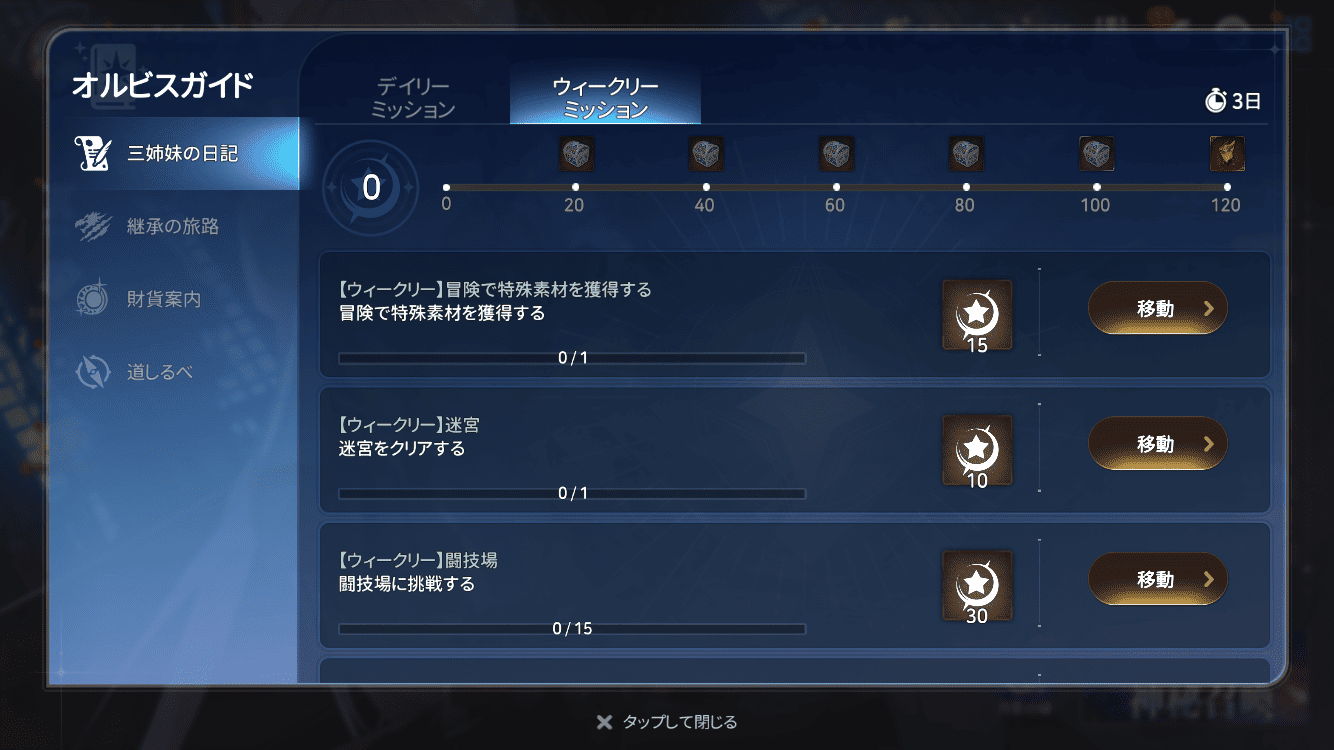Click the chest reward icon above 20

click(x=576, y=152)
